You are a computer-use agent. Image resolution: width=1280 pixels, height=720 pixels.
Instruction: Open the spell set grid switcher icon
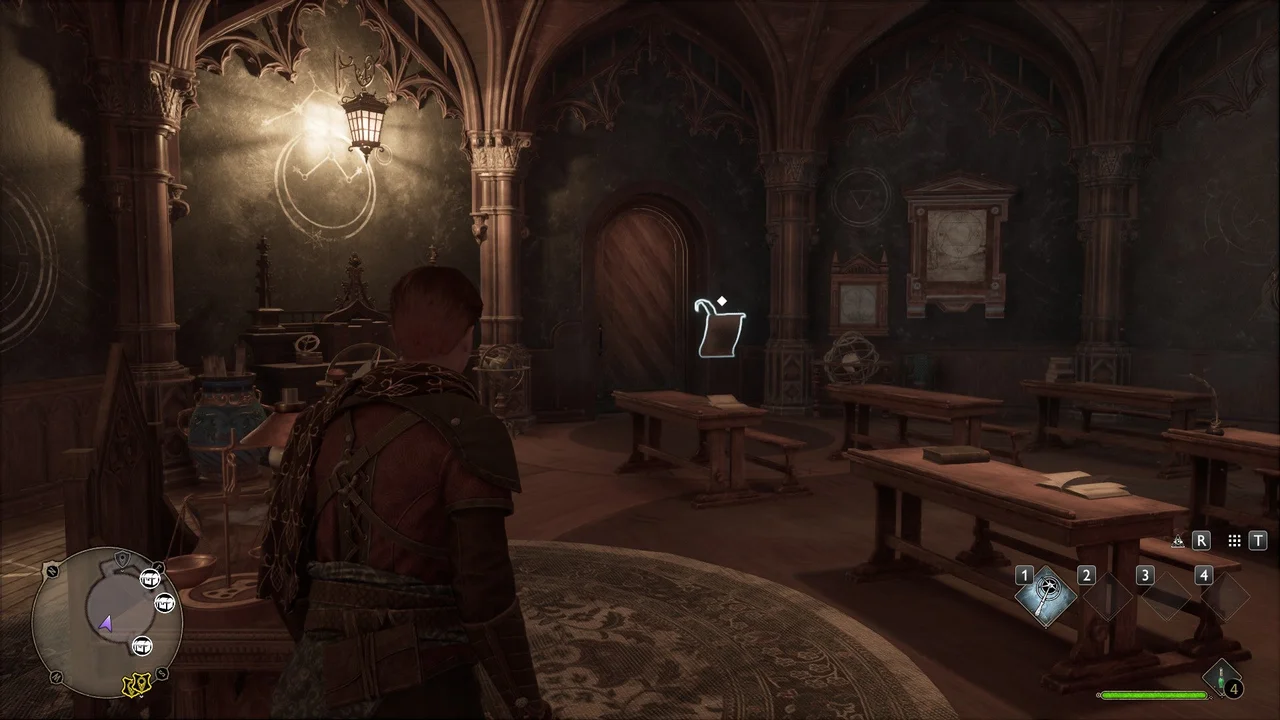pyautogui.click(x=1233, y=542)
